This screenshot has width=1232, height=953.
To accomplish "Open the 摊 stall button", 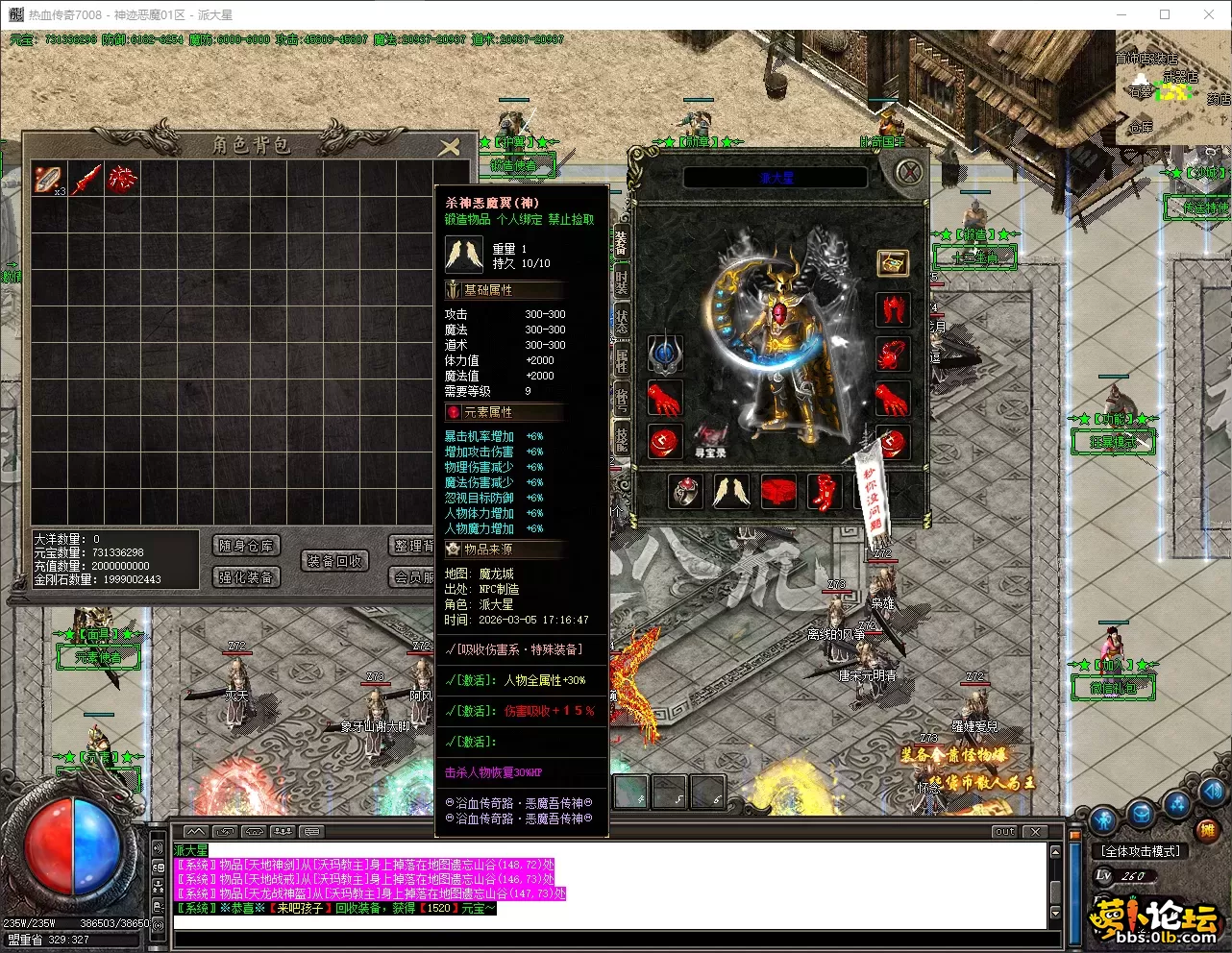I will point(1207,830).
